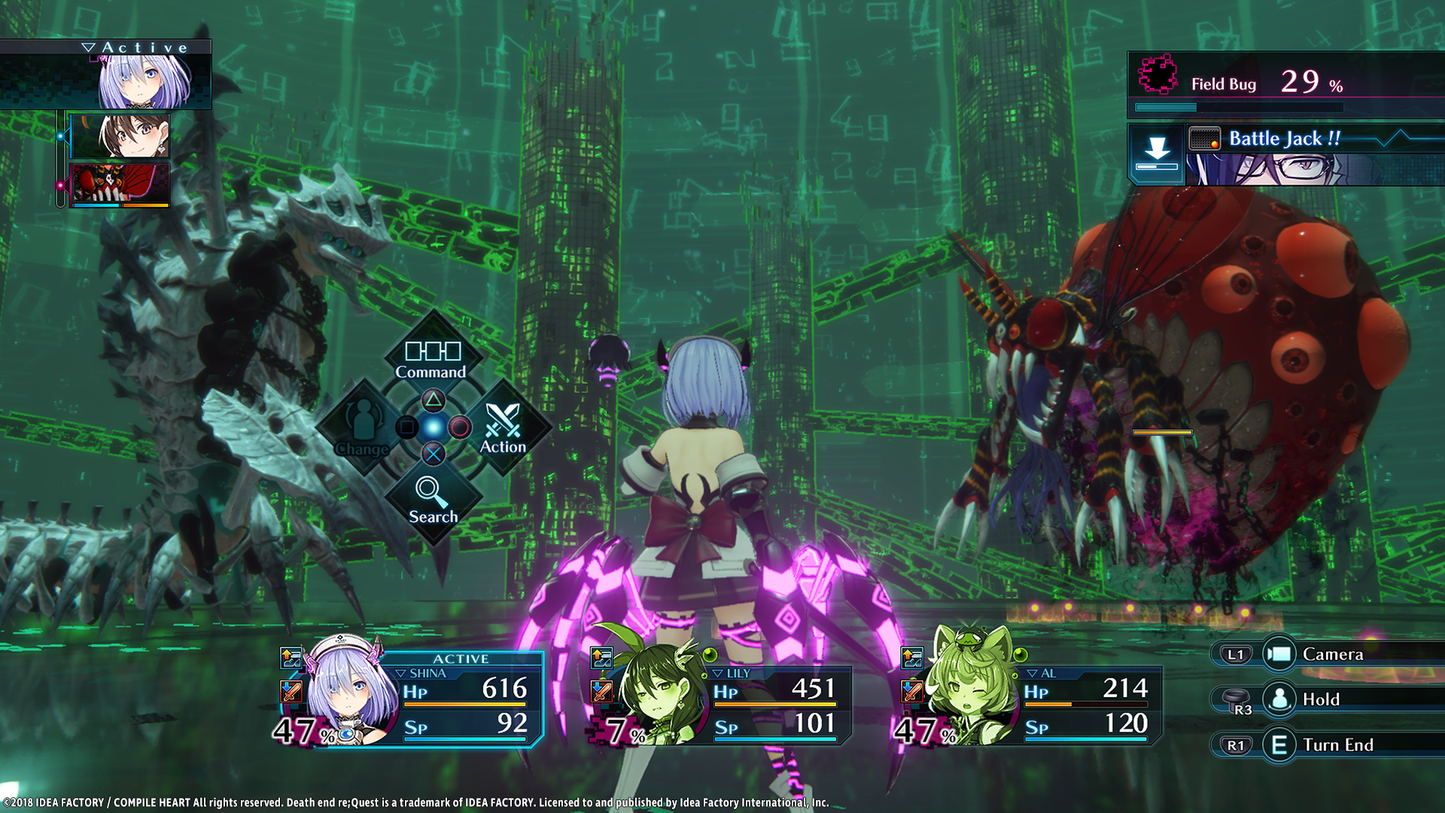Open the Command menu icon
1445x813 pixels.
pyautogui.click(x=432, y=350)
